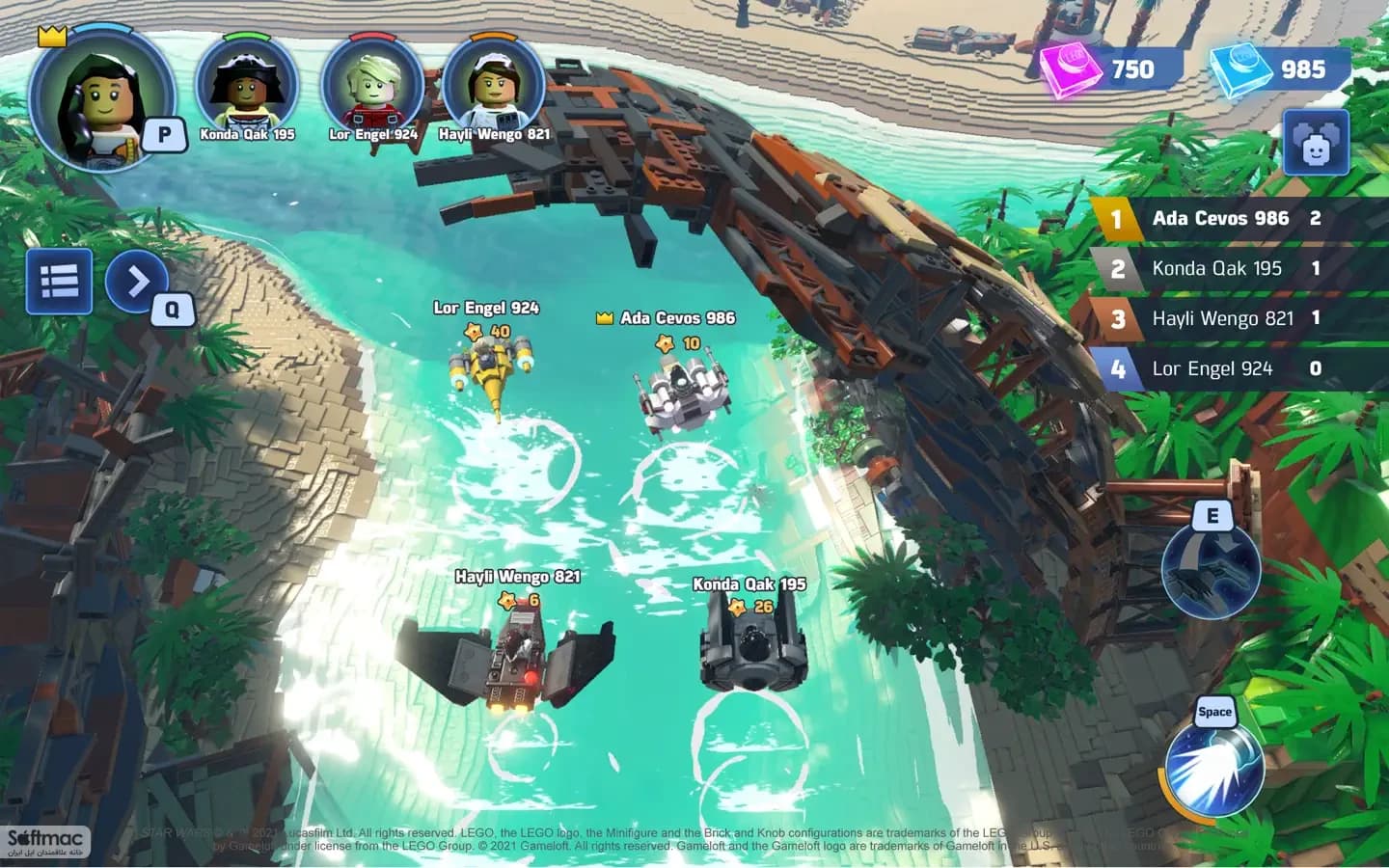
Task: Click the pink LEGO brick currency icon
Action: (1071, 69)
